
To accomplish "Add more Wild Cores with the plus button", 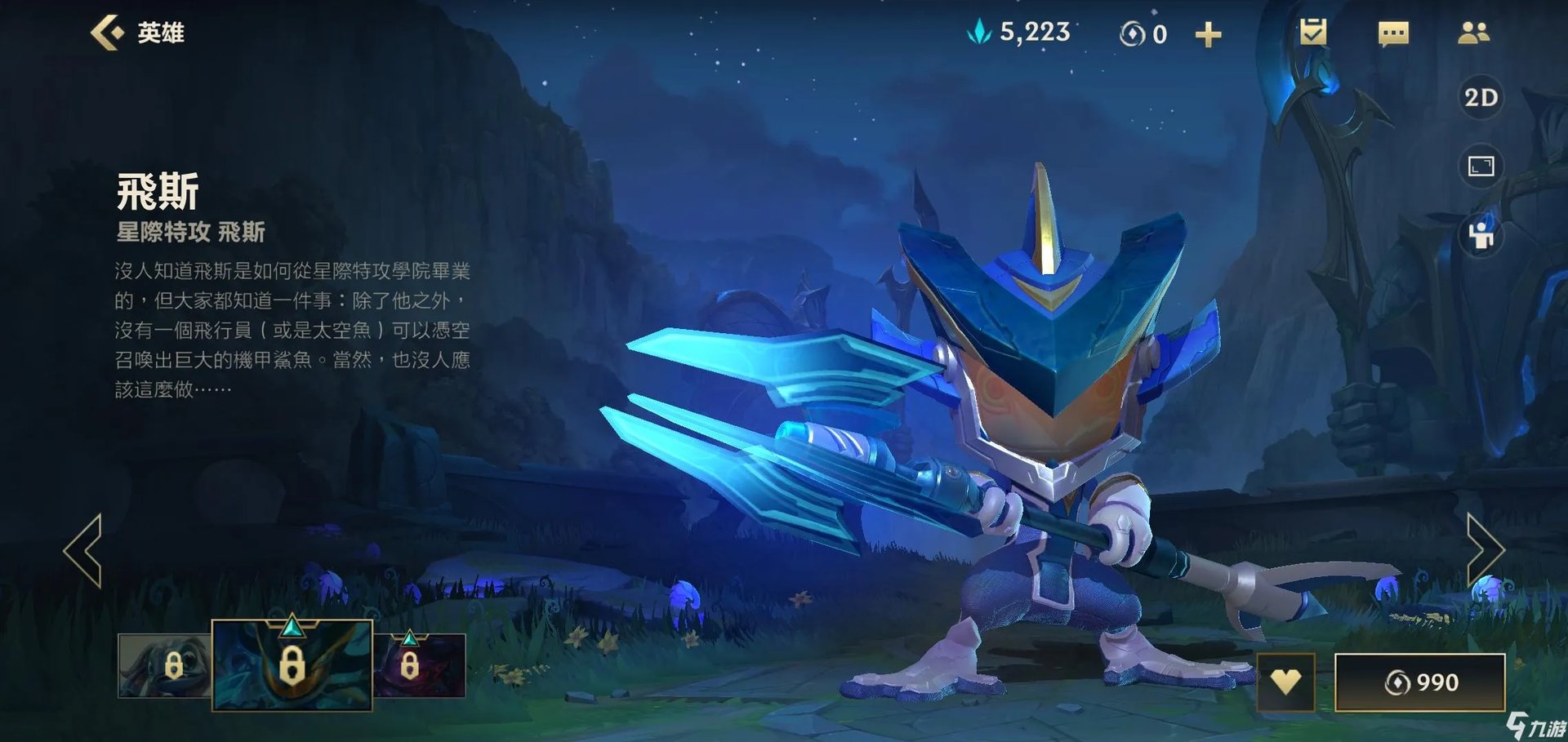I will pos(1208,35).
